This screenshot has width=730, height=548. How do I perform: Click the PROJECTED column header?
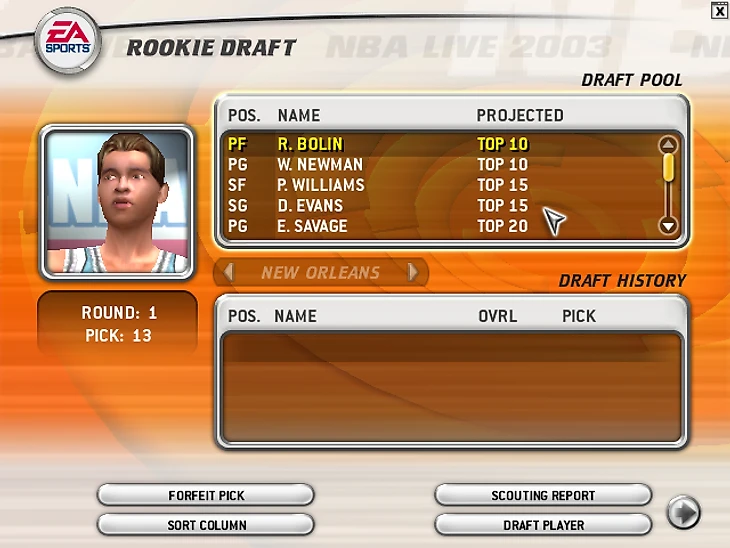pyautogui.click(x=519, y=115)
